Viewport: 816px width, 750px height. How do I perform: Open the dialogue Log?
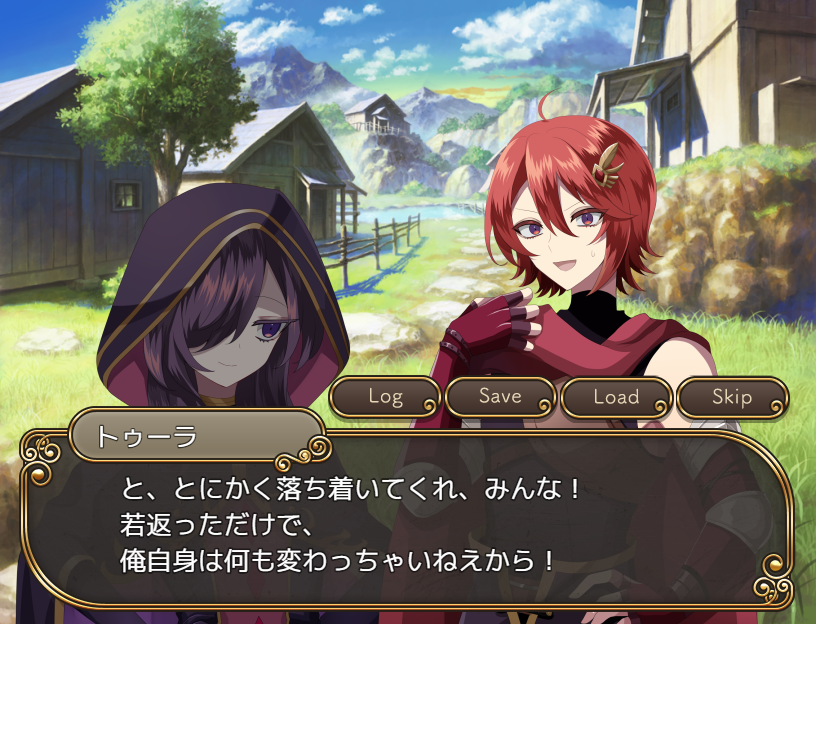[385, 397]
